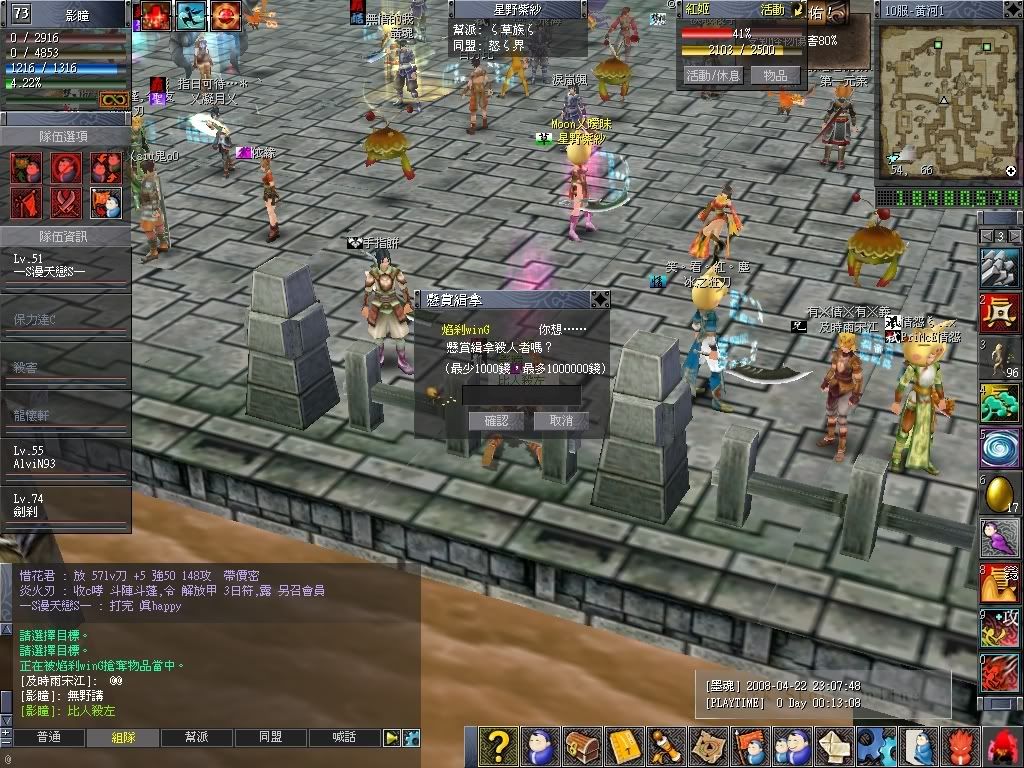Screen dimensions: 1024x768
Task: Select the 同盟 alliance chat tab
Action: 270,738
